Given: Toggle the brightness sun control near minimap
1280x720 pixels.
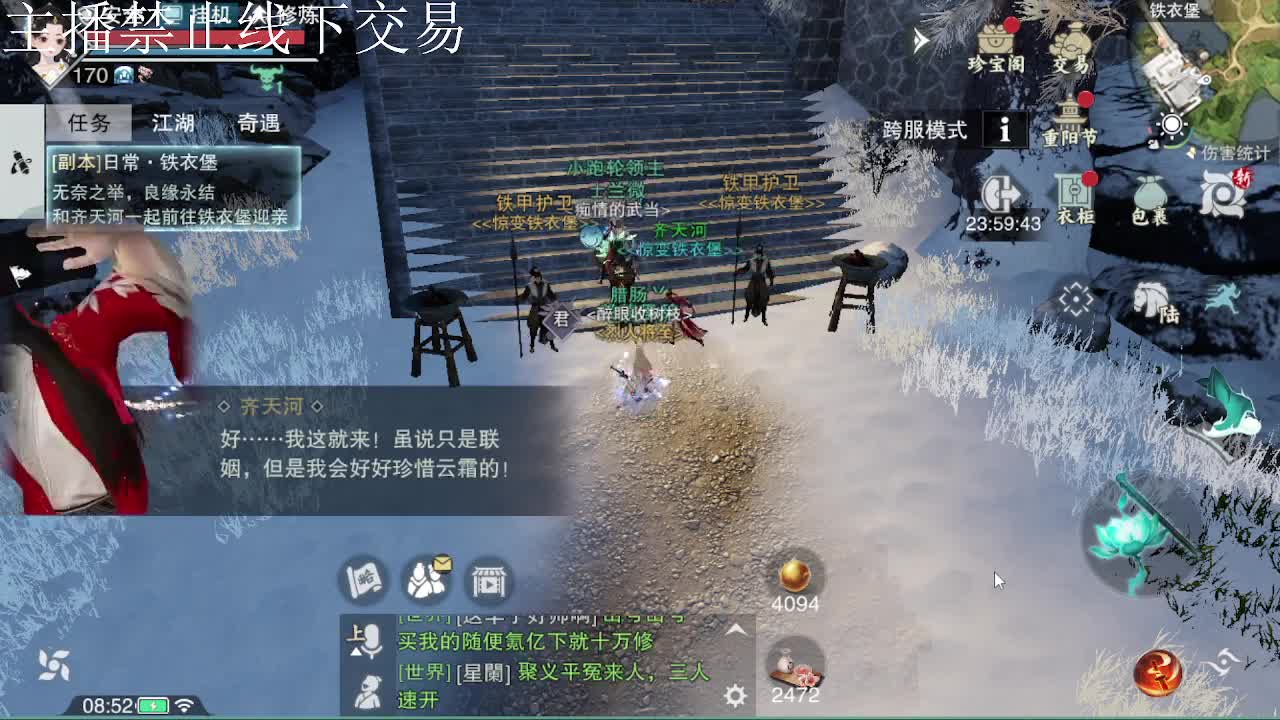Looking at the screenshot, I should tap(1171, 125).
